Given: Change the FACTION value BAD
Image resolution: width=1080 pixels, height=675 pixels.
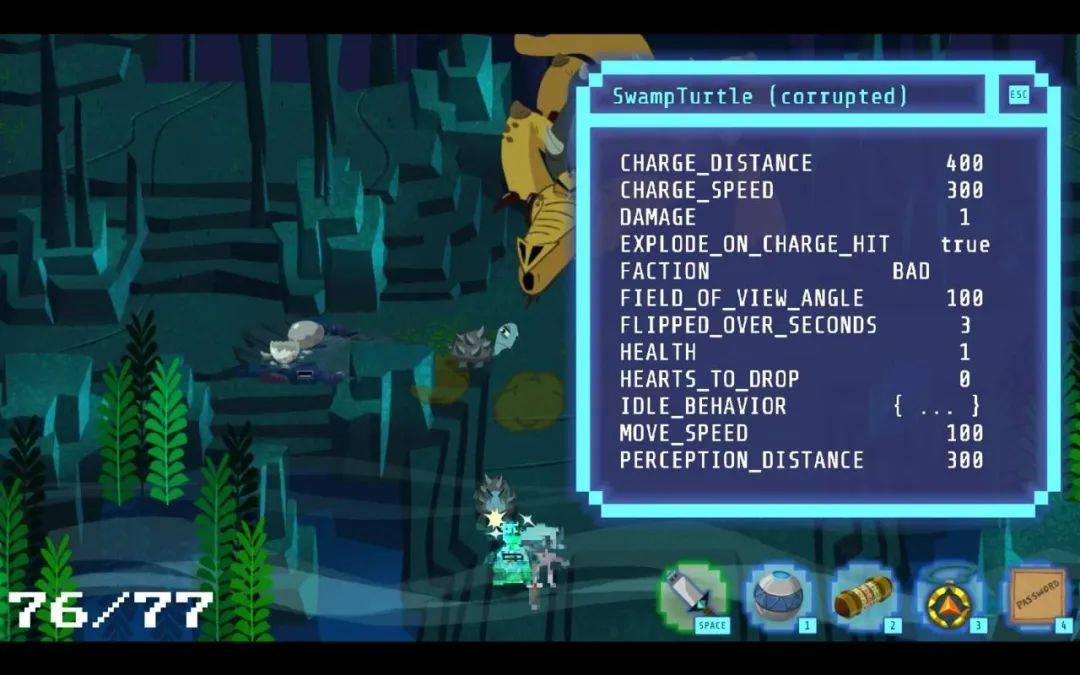Looking at the screenshot, I should click(x=911, y=271).
